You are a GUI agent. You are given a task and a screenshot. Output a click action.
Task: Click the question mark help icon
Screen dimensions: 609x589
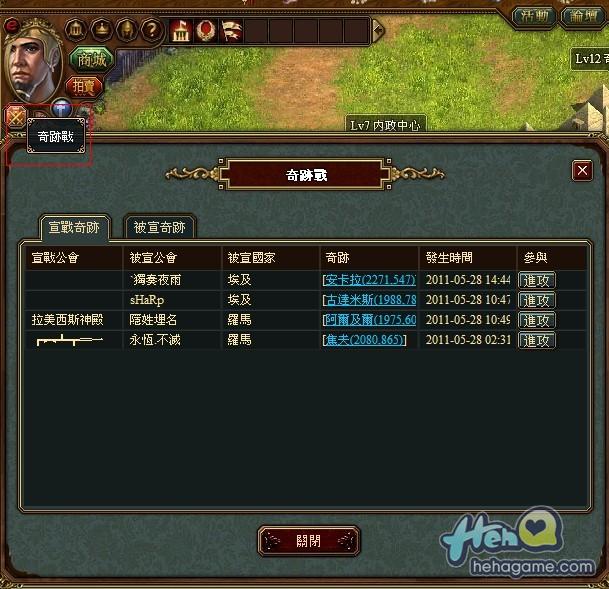151,29
